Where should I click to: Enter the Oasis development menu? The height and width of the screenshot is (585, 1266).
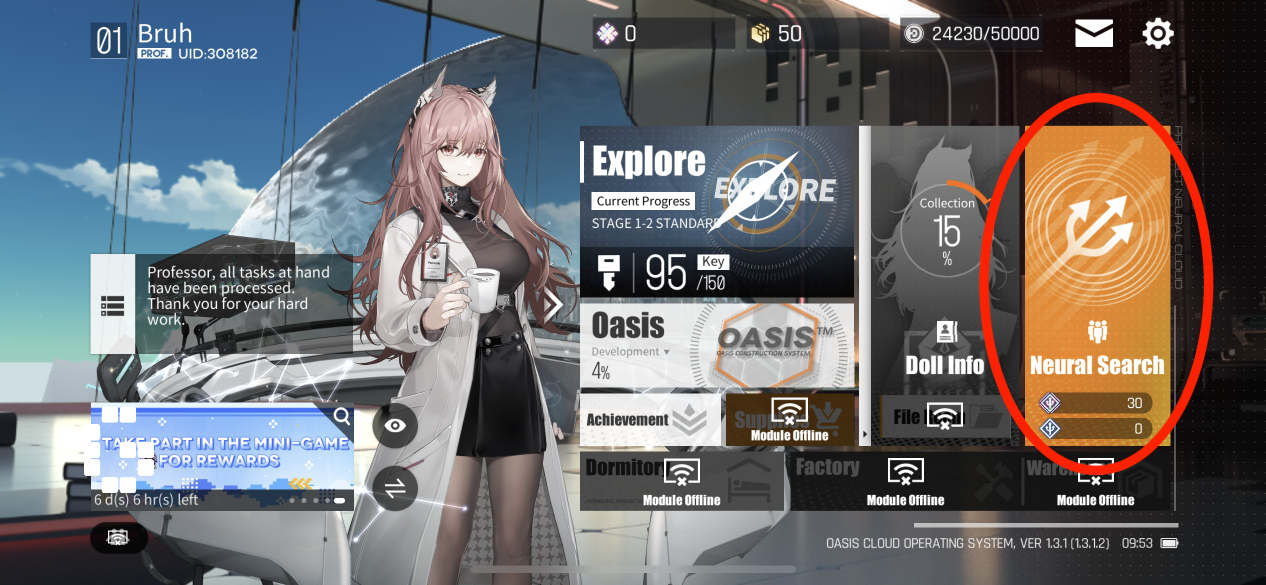(x=717, y=345)
